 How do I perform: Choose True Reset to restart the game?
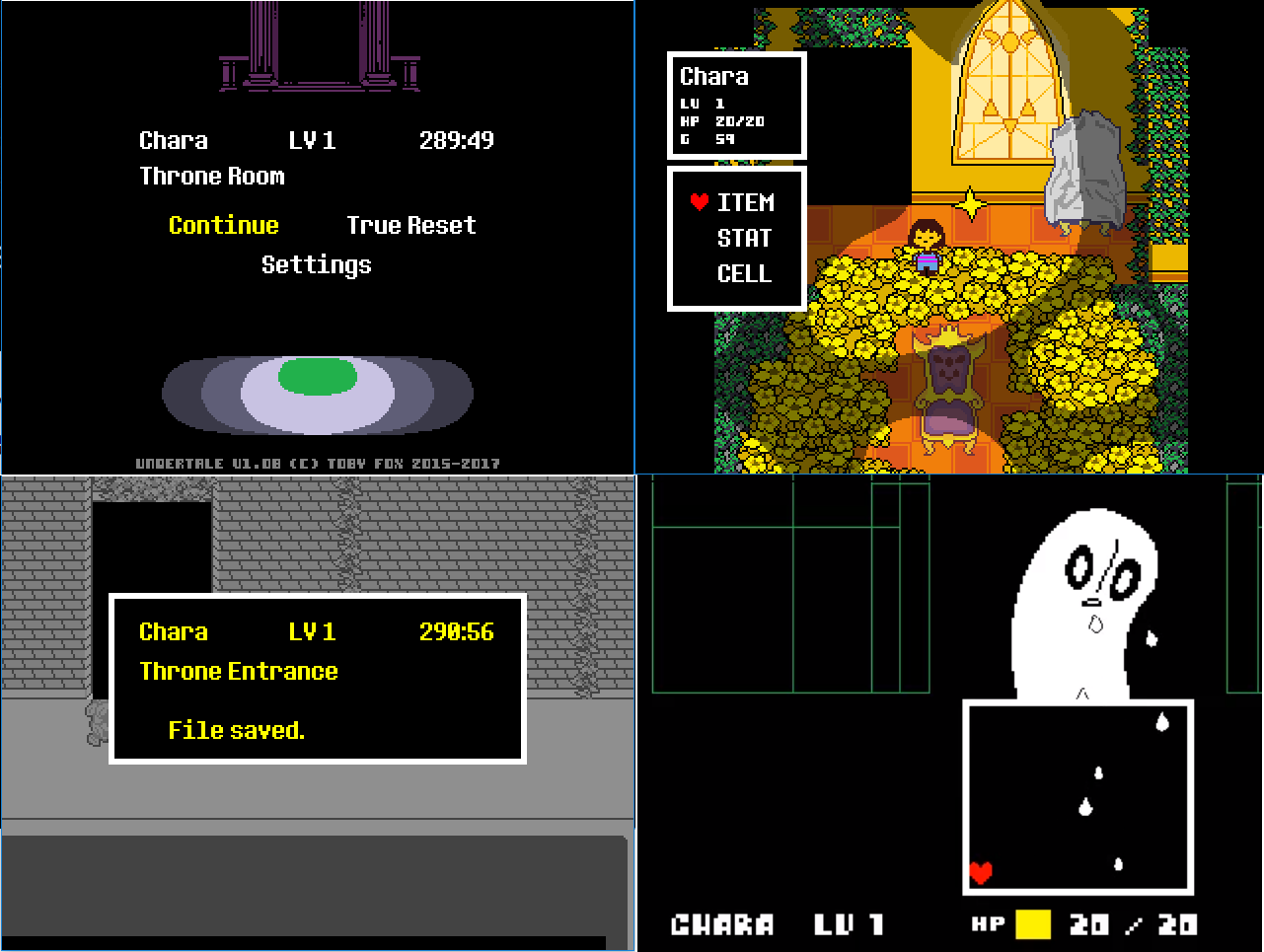click(x=410, y=225)
